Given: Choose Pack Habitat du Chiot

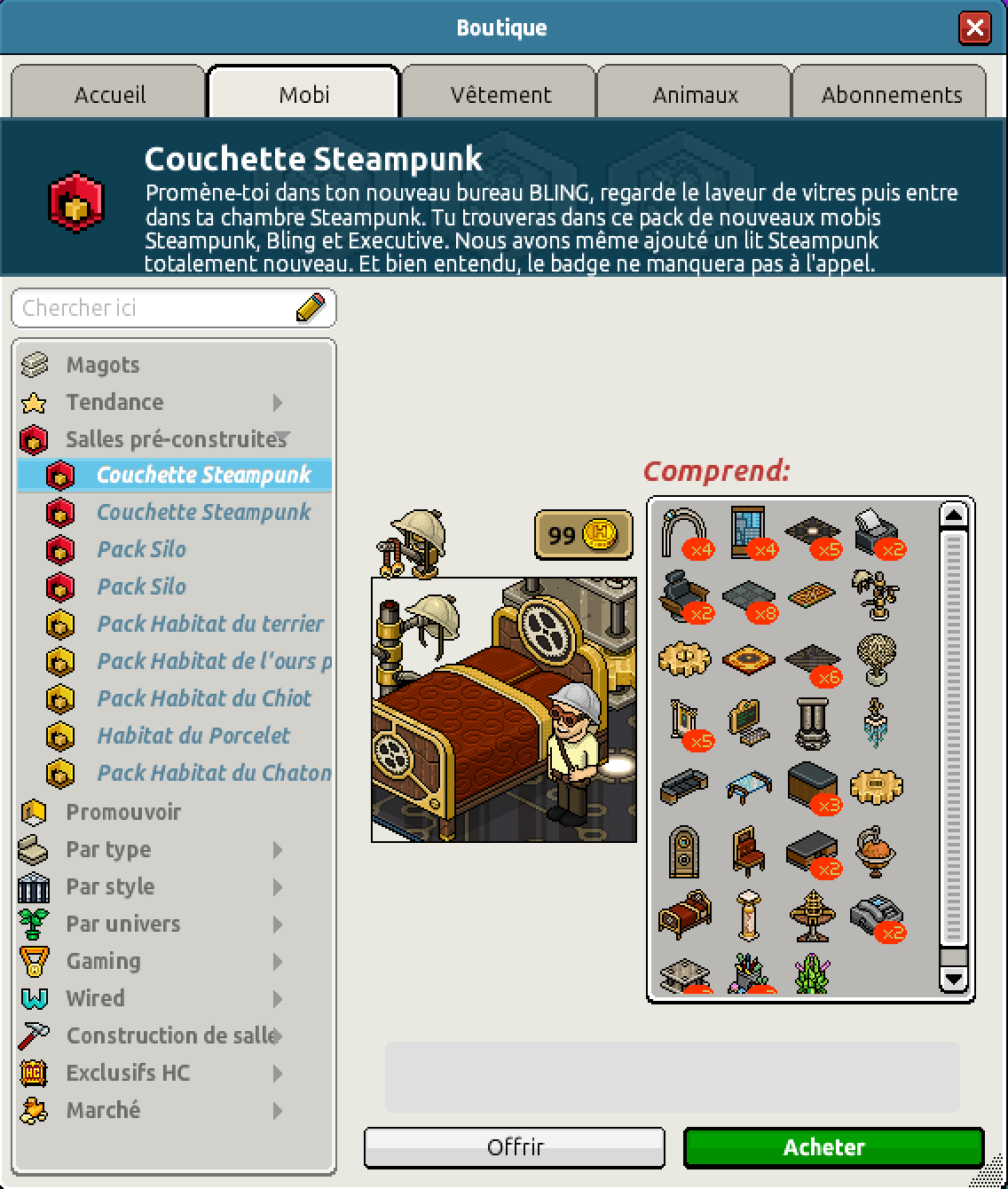Looking at the screenshot, I should [203, 698].
